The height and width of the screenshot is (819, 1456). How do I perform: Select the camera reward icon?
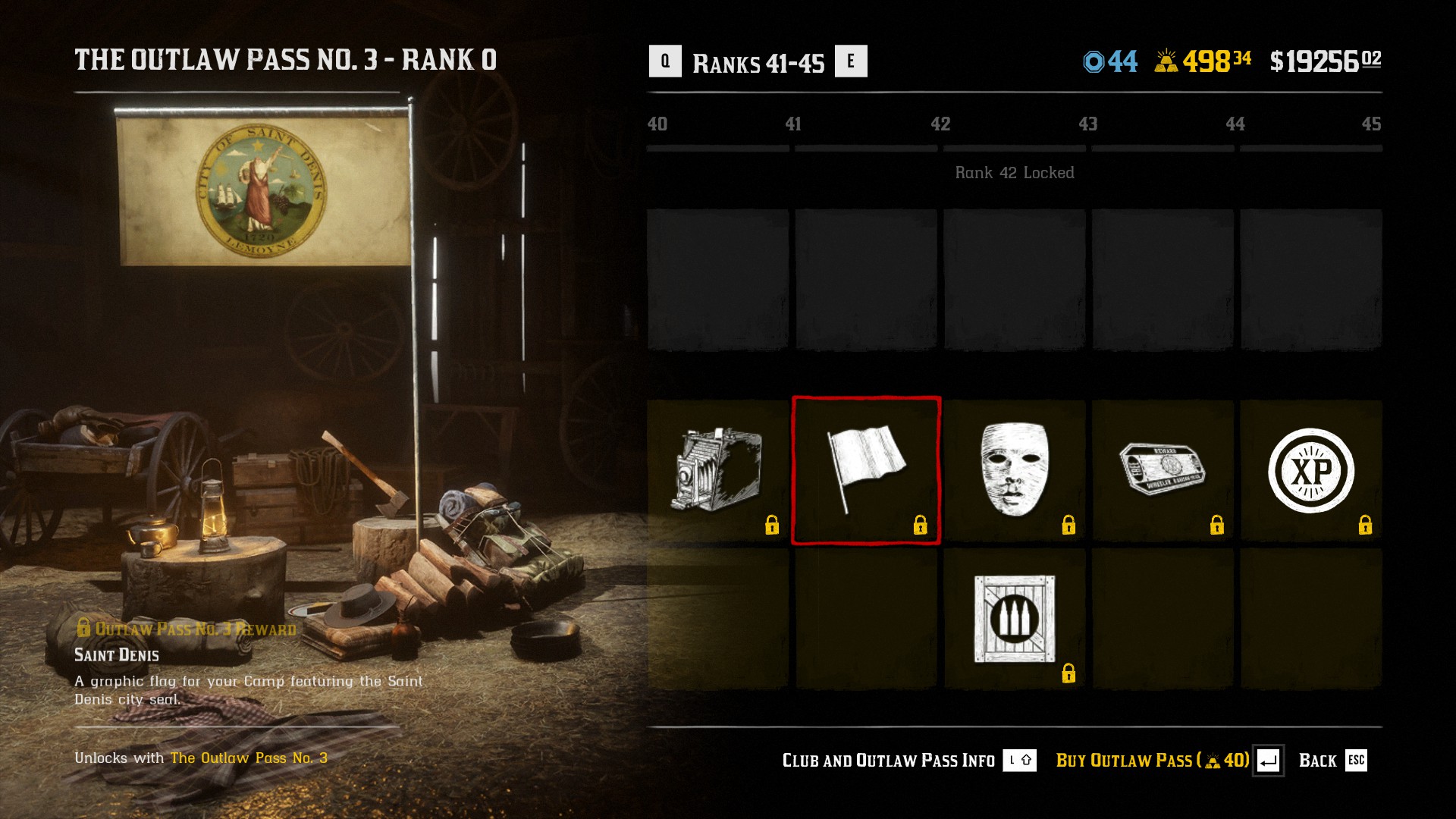(x=718, y=466)
